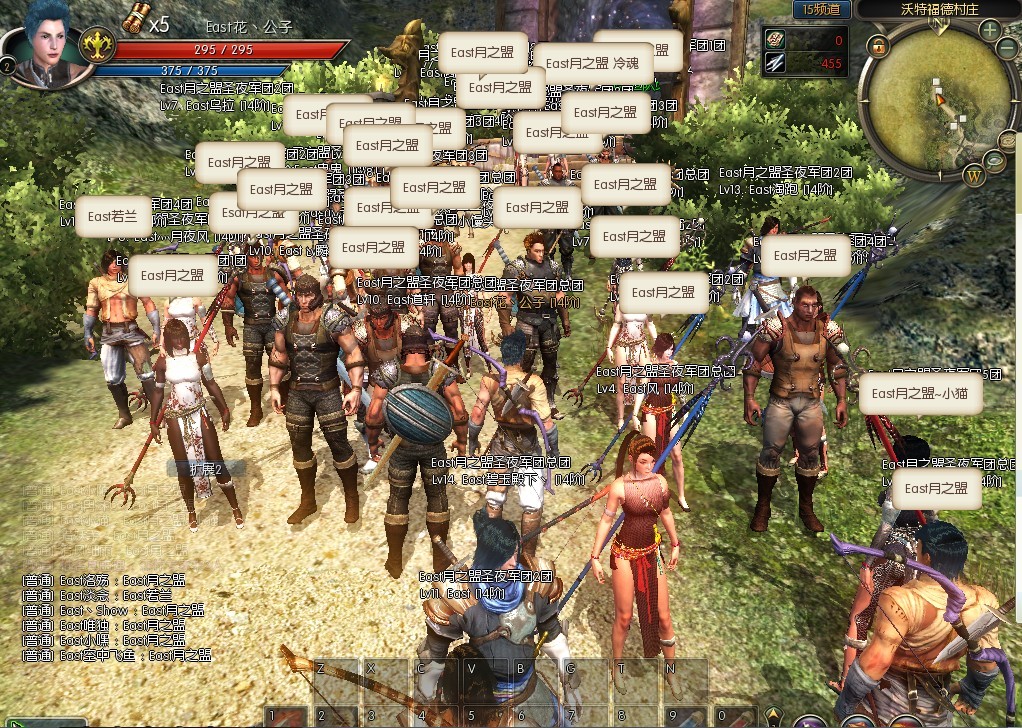The width and height of the screenshot is (1022, 728).
Task: Open the 15频道 channel selector
Action: coord(823,10)
